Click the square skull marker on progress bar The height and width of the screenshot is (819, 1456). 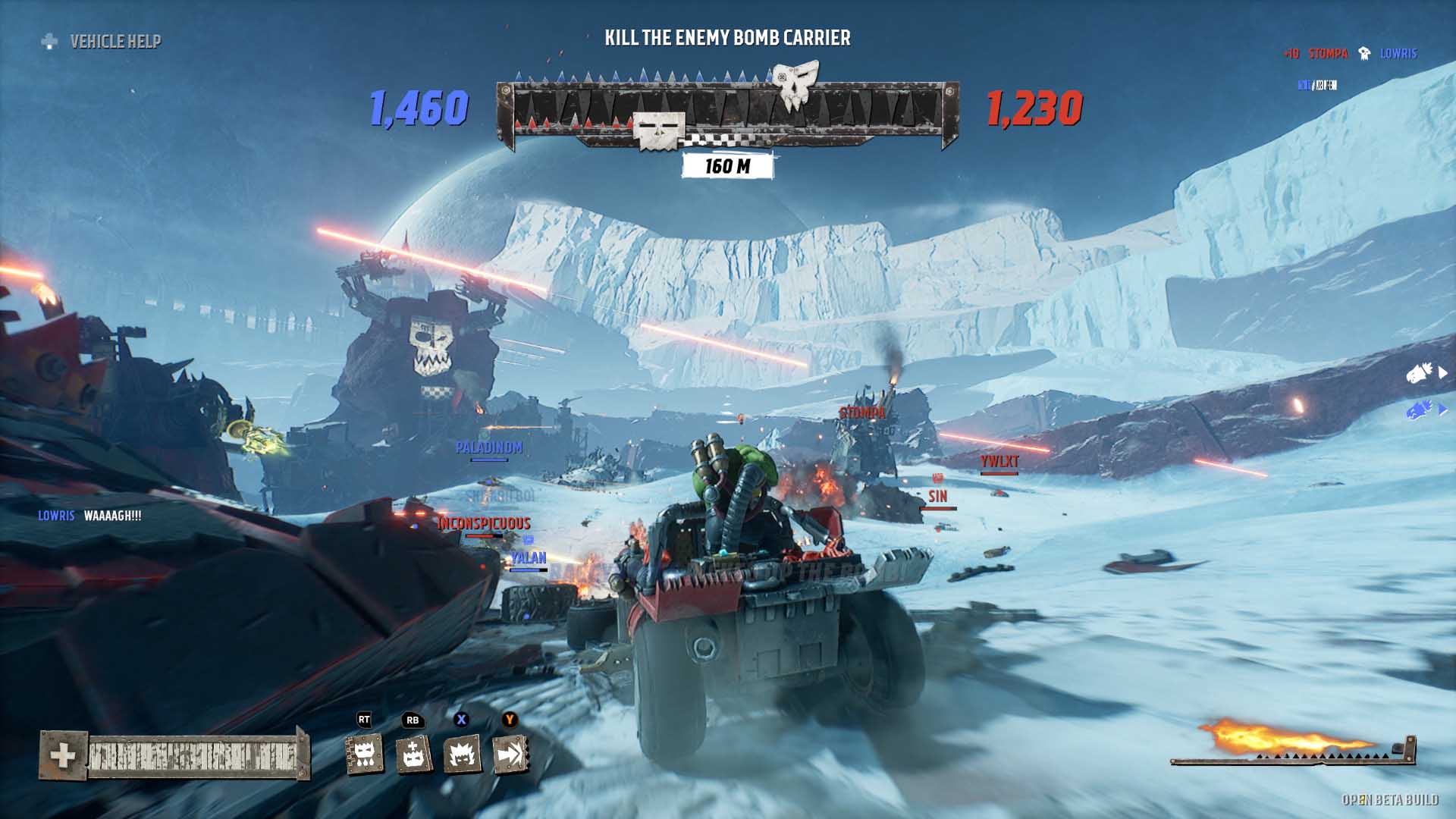[x=659, y=132]
